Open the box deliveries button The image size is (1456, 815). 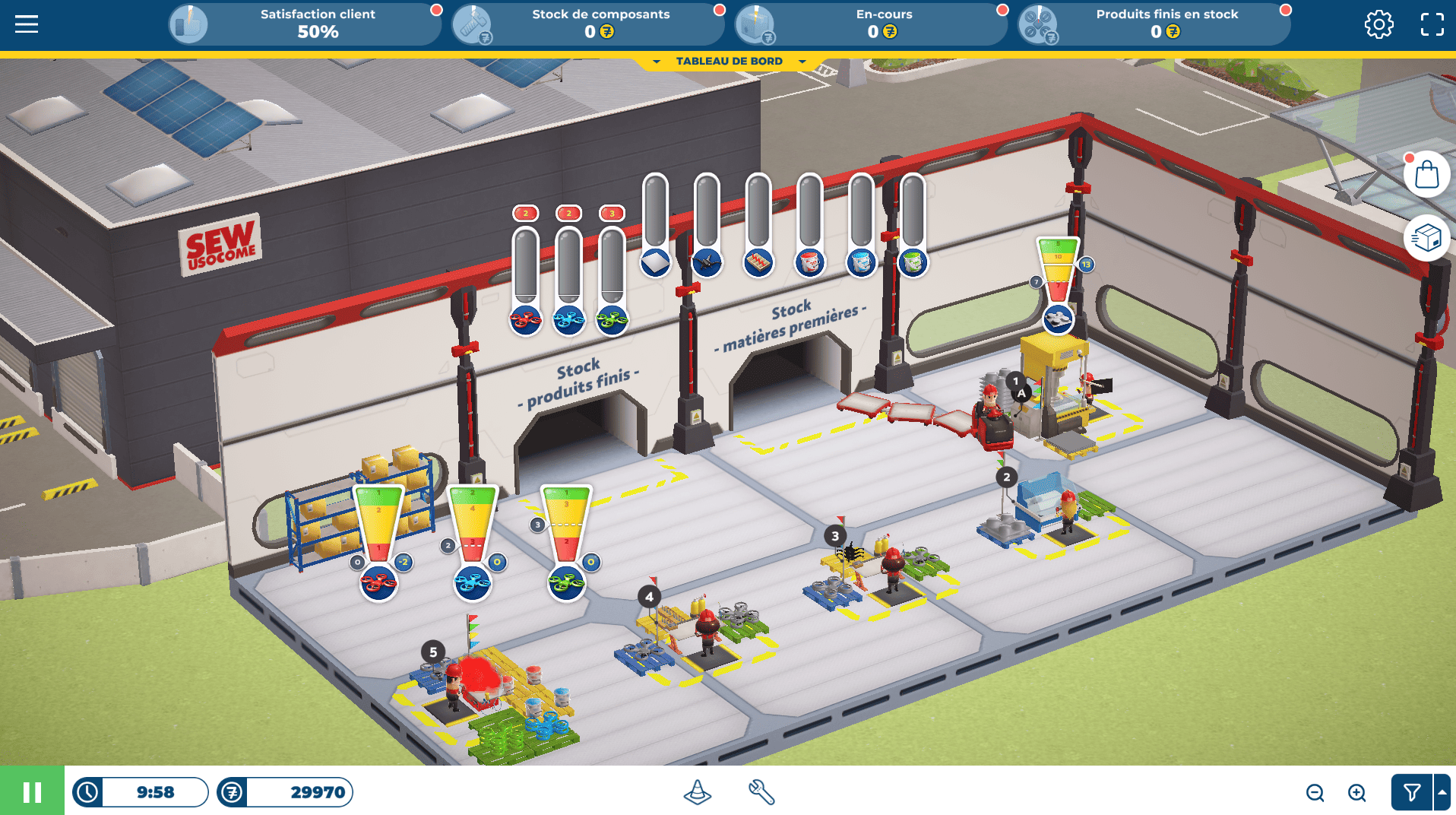pyautogui.click(x=1426, y=238)
